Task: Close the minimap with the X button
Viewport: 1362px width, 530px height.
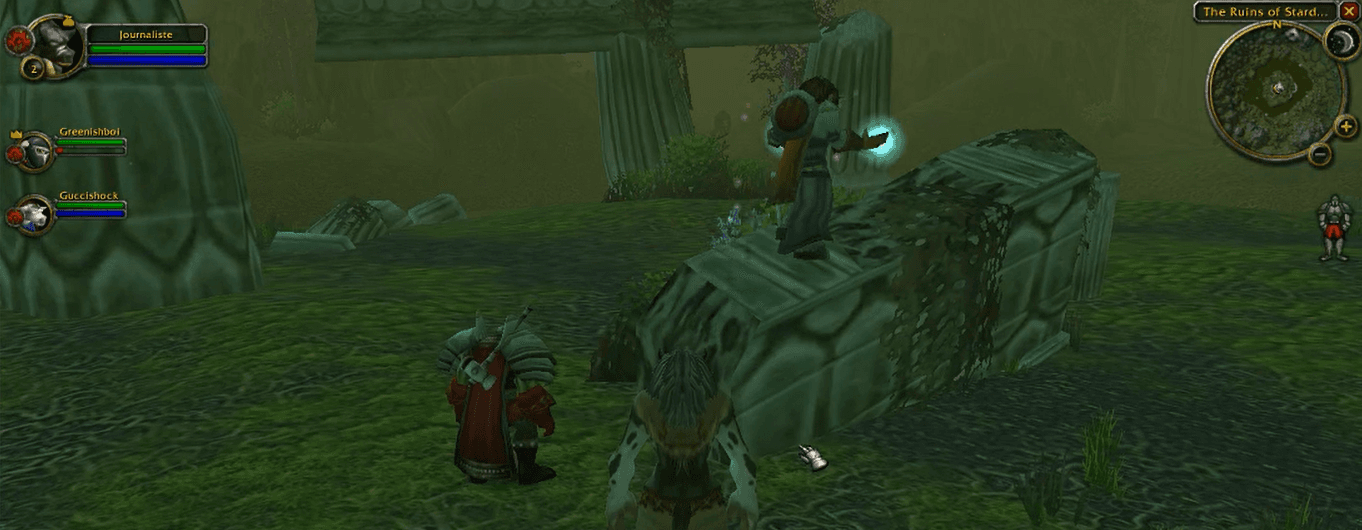Action: 1349,12
